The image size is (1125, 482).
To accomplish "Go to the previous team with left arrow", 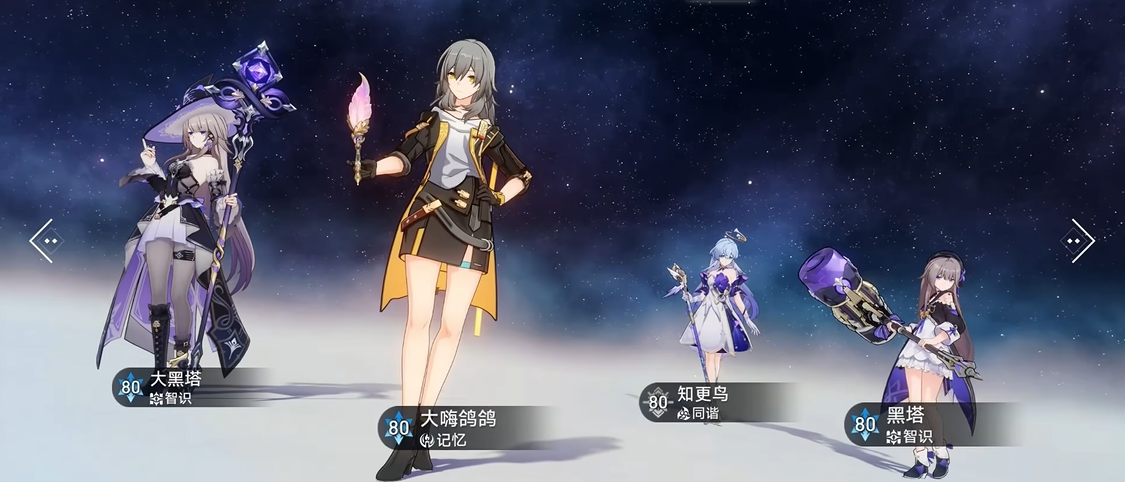I will 46,241.
